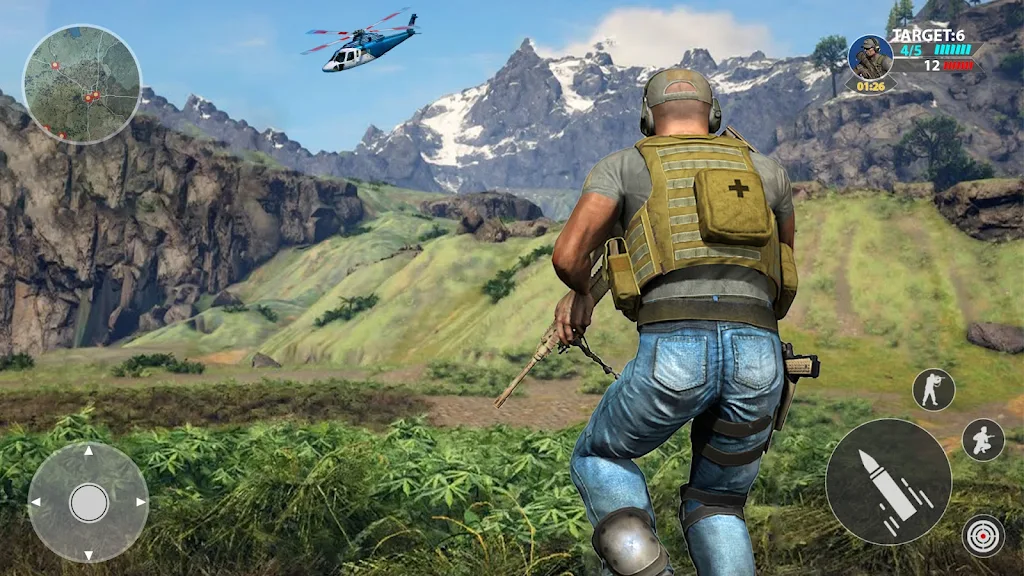
Task: Select the soldier portrait avatar
Action: tap(870, 57)
